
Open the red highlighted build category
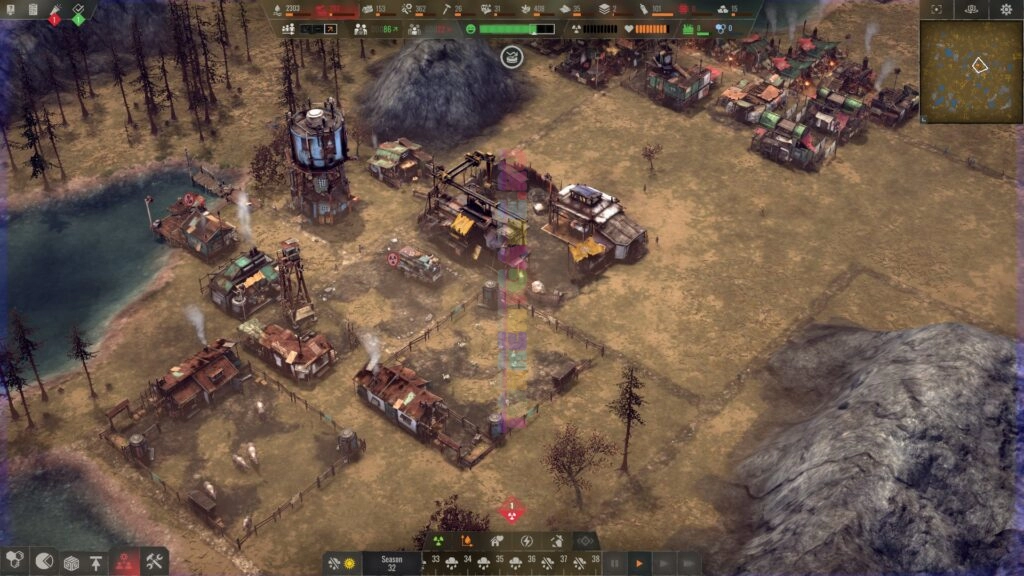125,562
